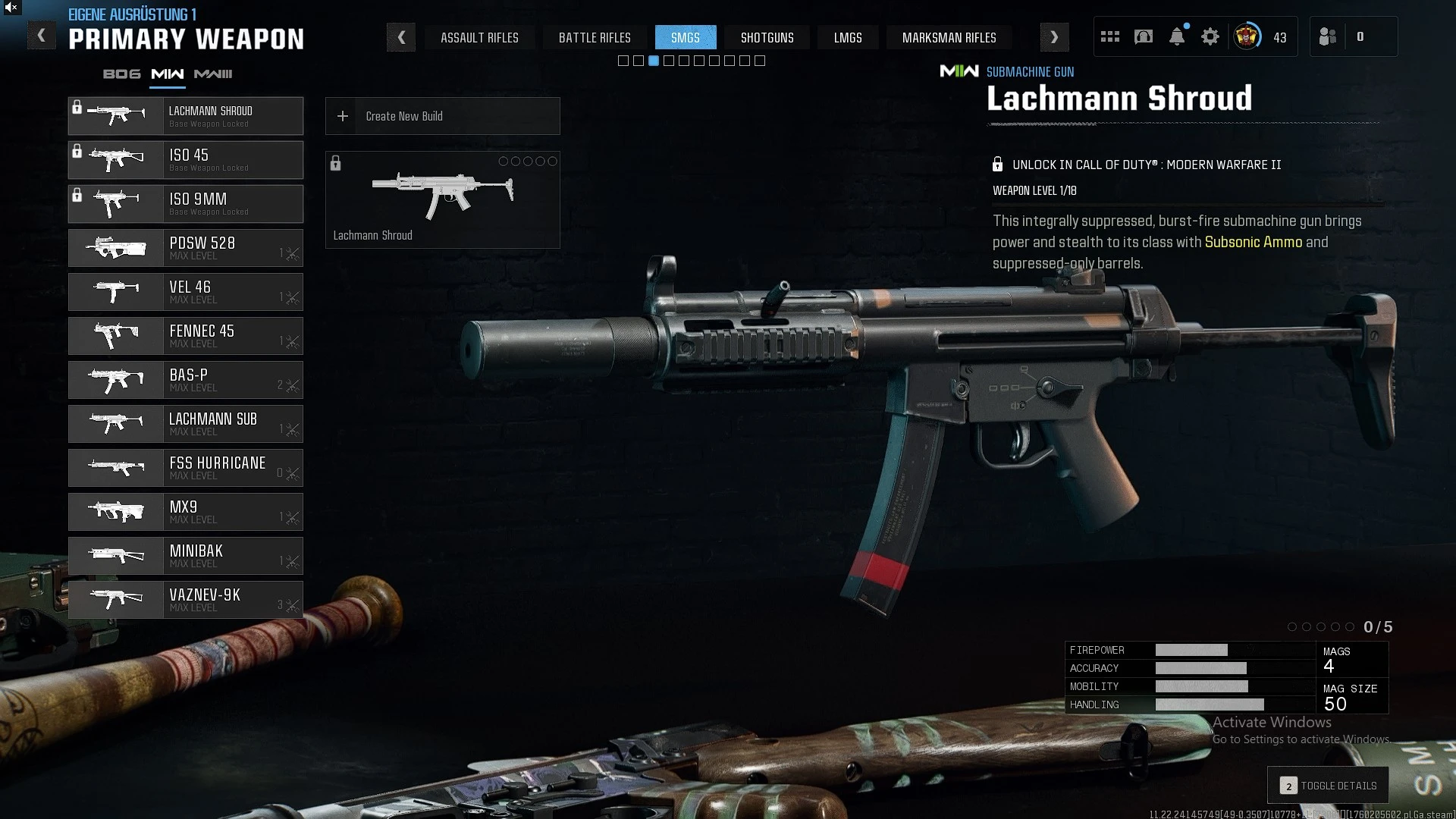The width and height of the screenshot is (1456, 819).
Task: Switch to the Assault Rifles category
Action: (x=479, y=37)
